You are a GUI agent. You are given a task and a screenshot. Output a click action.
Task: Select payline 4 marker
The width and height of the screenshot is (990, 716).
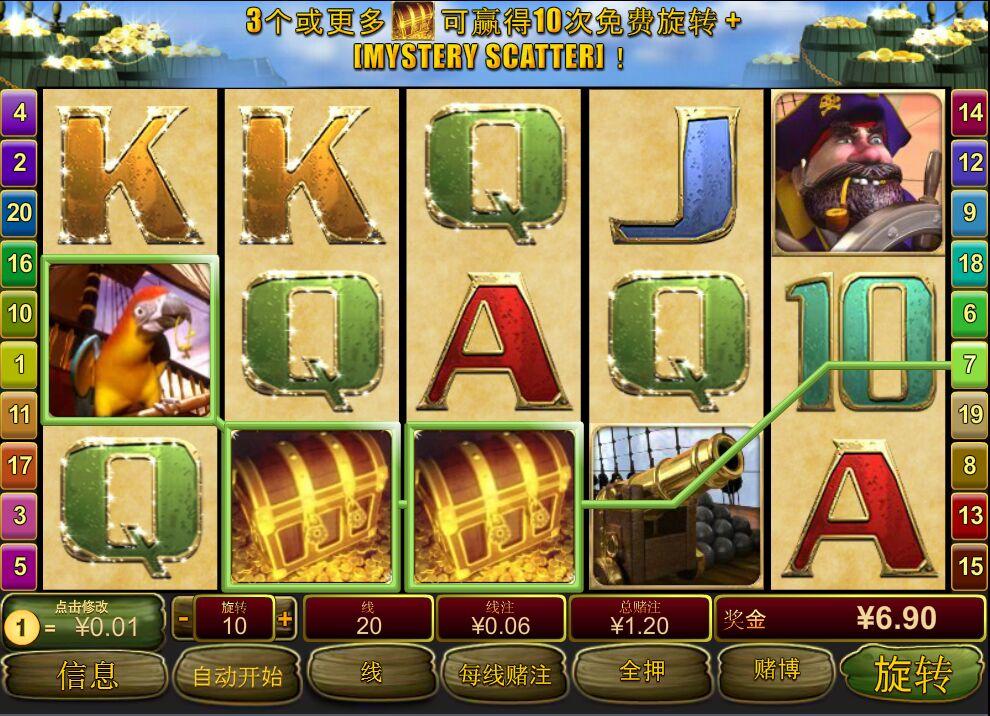coord(19,112)
